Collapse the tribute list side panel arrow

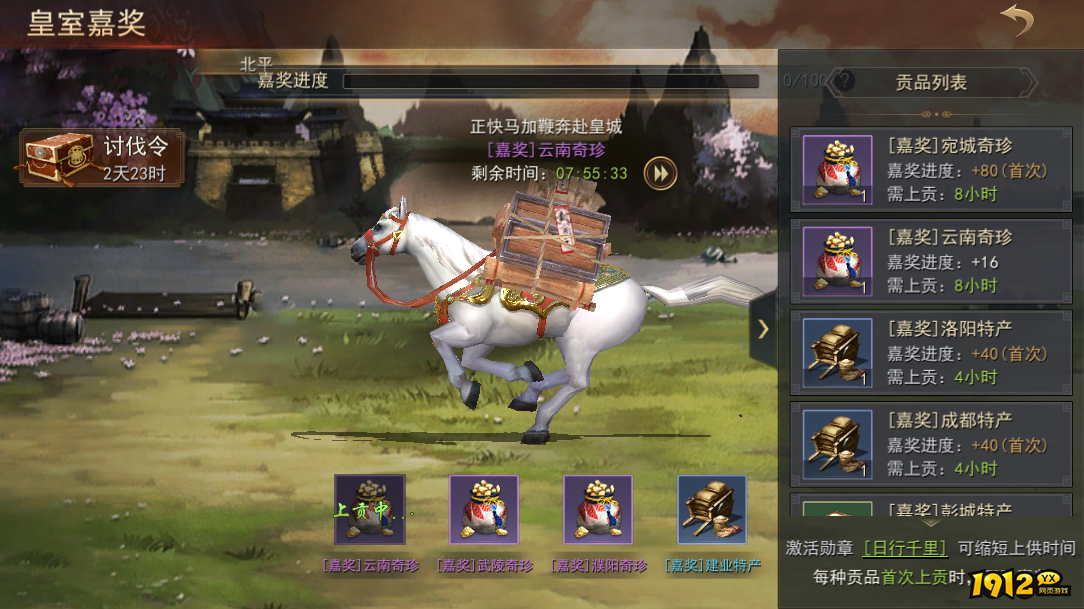click(x=763, y=328)
